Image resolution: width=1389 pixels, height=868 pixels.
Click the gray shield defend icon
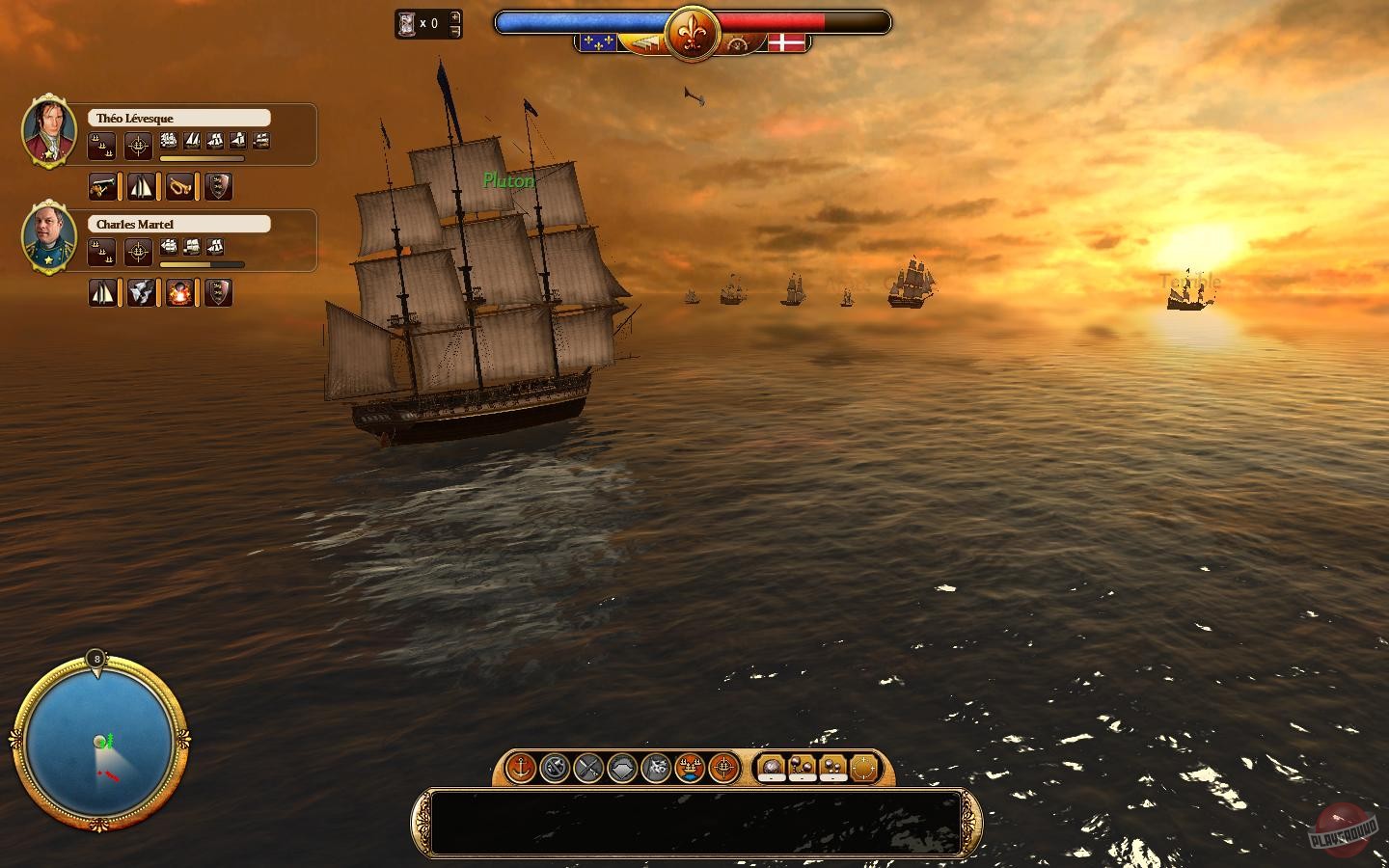[623, 767]
